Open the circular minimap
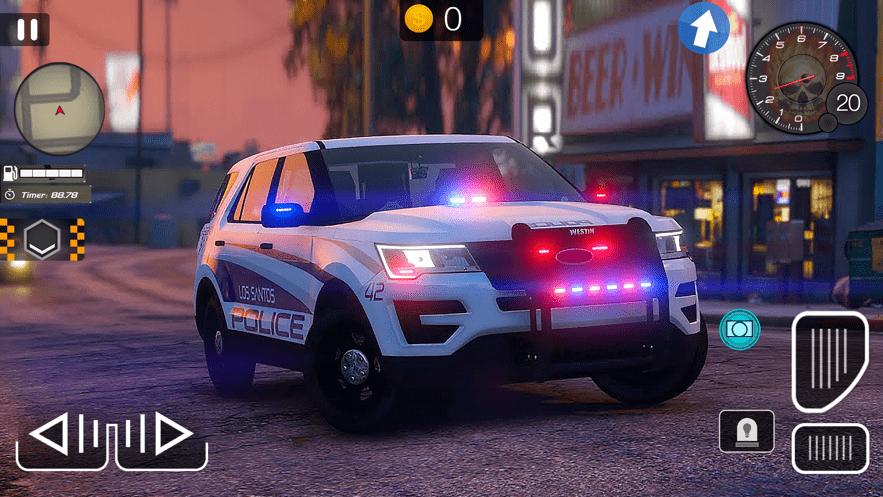 pos(59,109)
